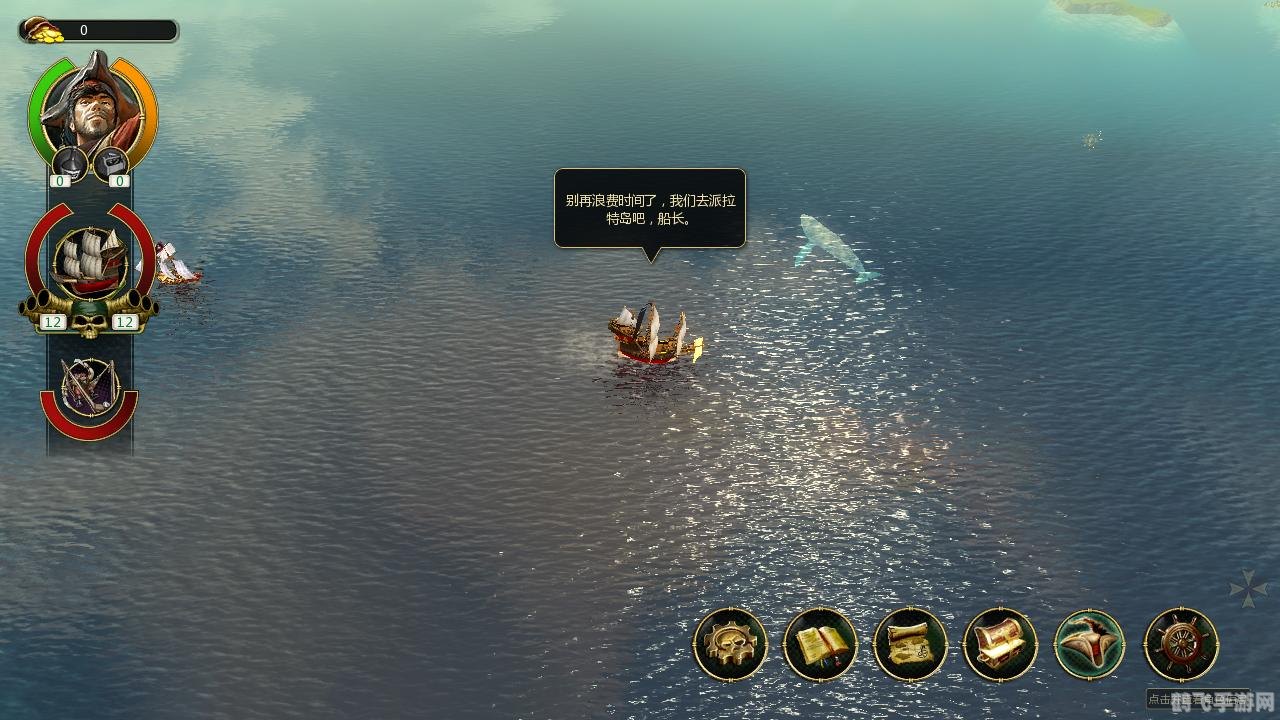The width and height of the screenshot is (1280, 720).
Task: Click the grey box item beside the bomb
Action: (111, 163)
